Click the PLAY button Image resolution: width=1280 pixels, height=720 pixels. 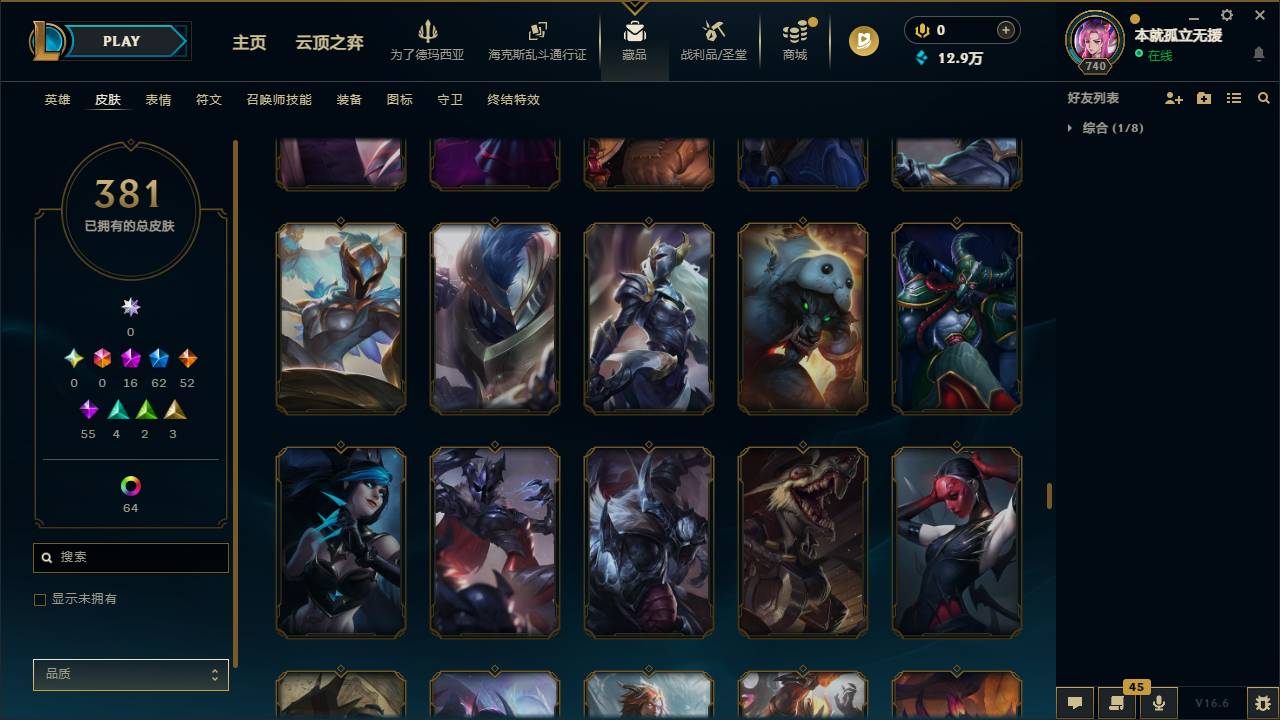(x=120, y=41)
